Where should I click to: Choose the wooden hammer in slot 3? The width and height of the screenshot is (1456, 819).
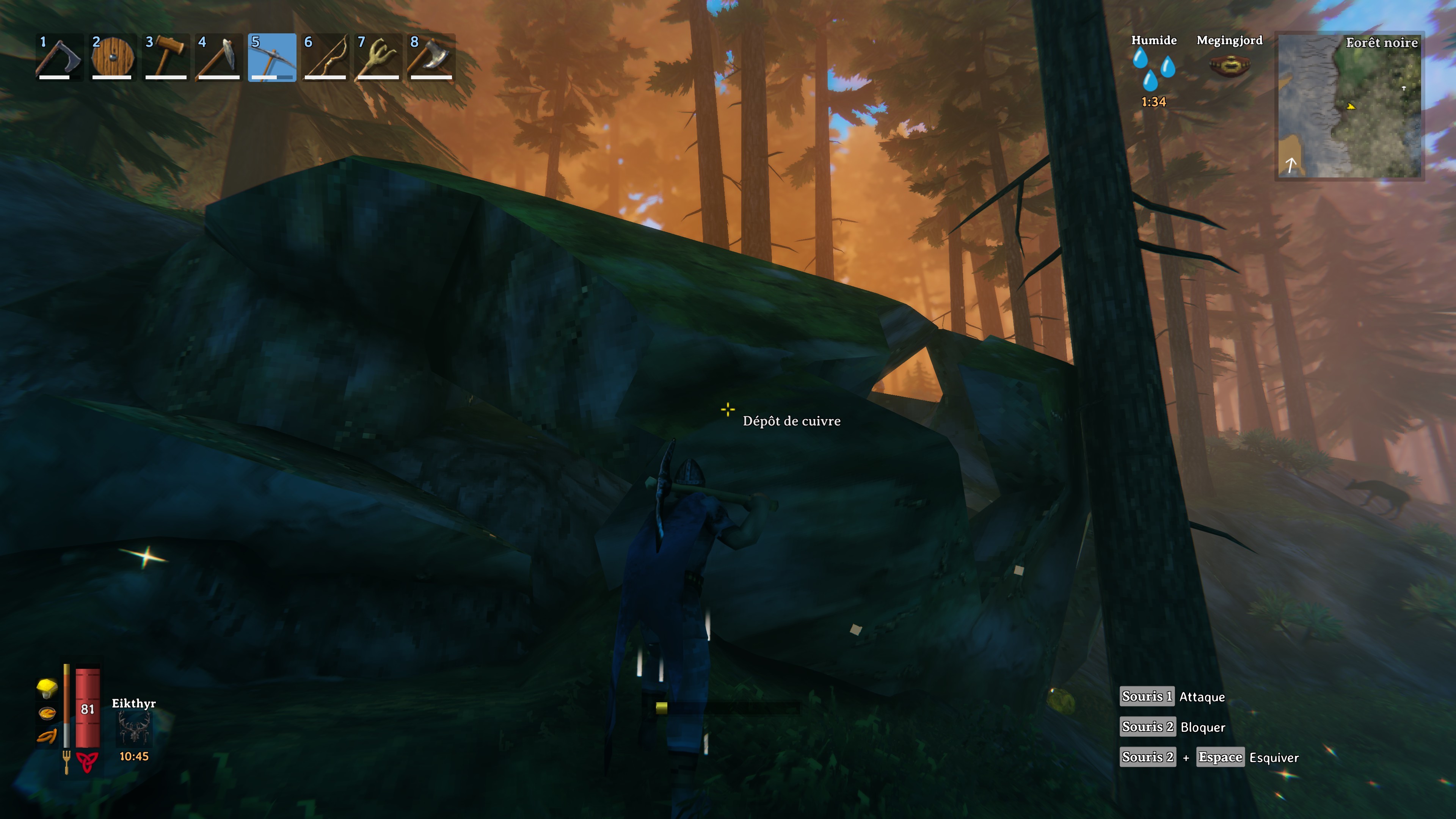tap(165, 58)
